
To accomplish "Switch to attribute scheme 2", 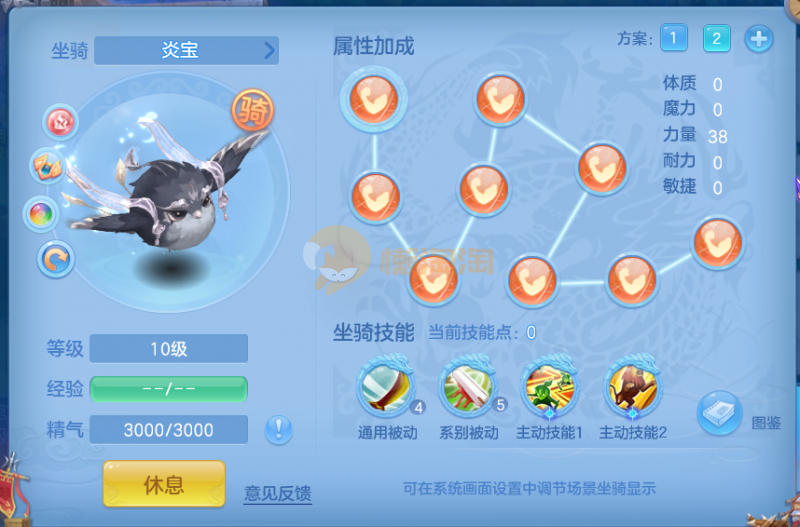I will click(x=716, y=39).
